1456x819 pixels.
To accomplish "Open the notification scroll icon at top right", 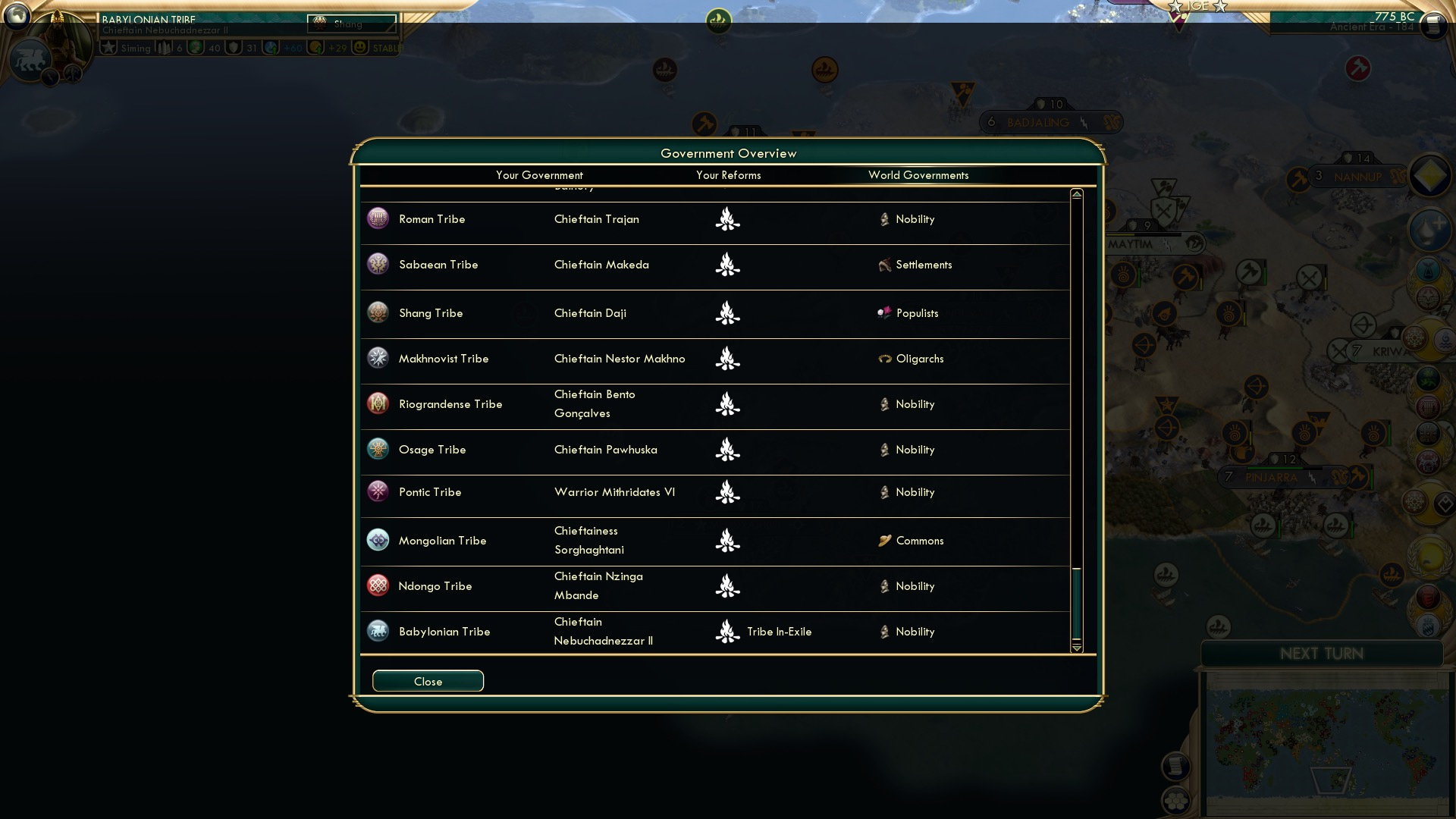I will point(1433,25).
